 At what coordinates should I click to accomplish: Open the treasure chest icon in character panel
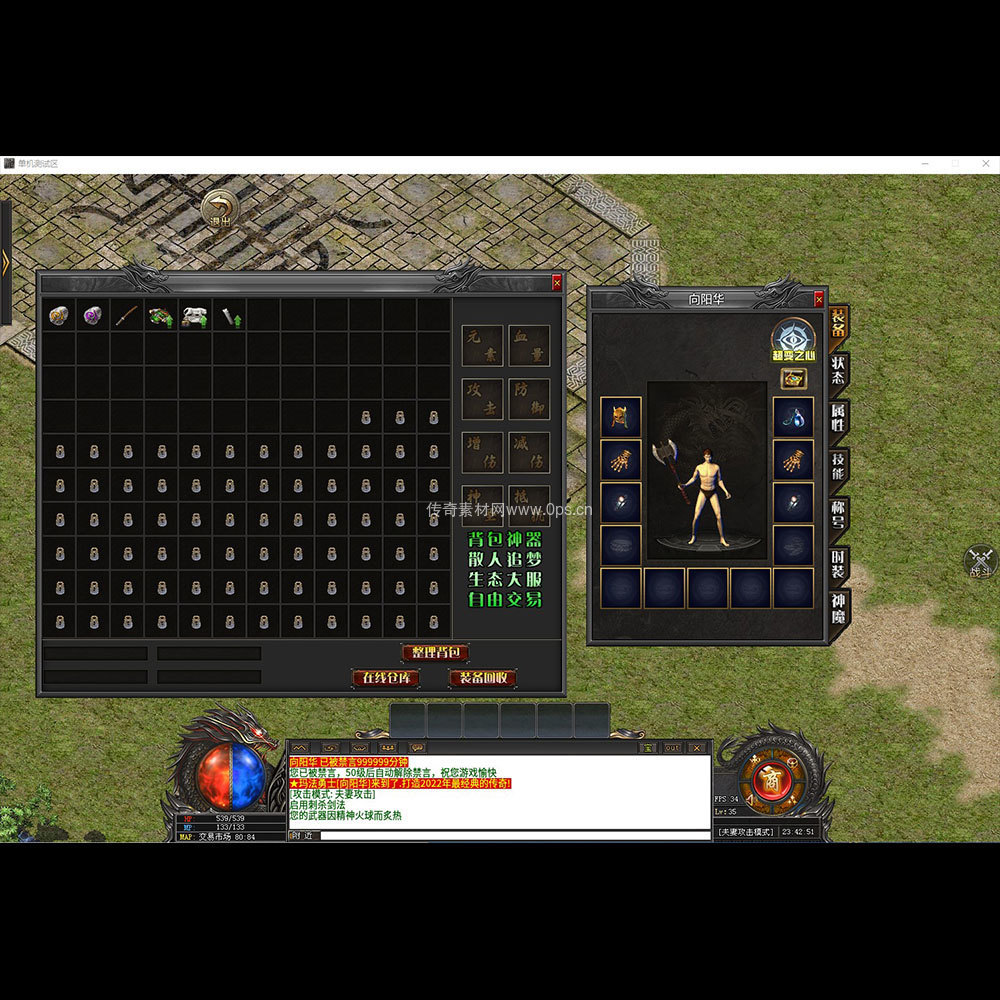point(794,379)
